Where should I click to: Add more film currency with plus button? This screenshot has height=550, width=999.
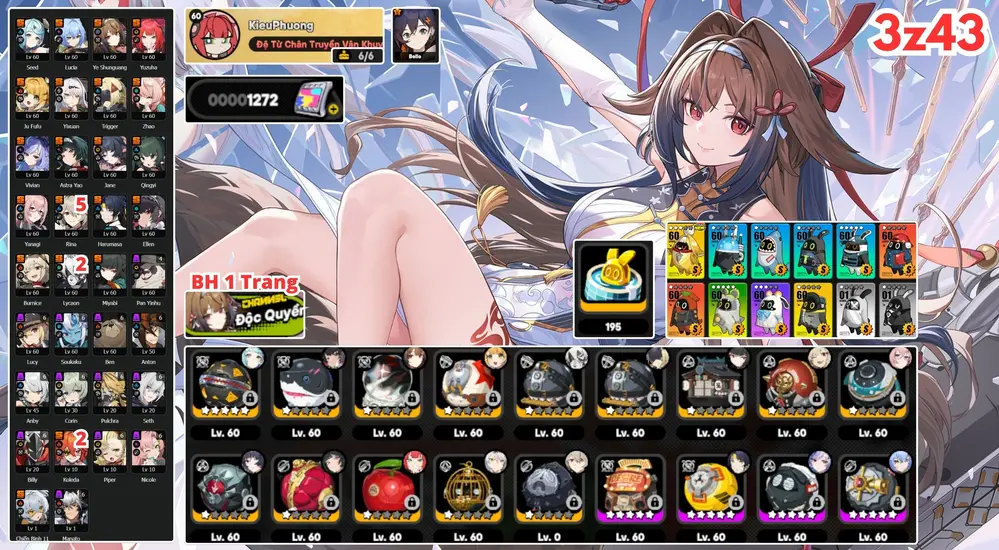click(334, 108)
